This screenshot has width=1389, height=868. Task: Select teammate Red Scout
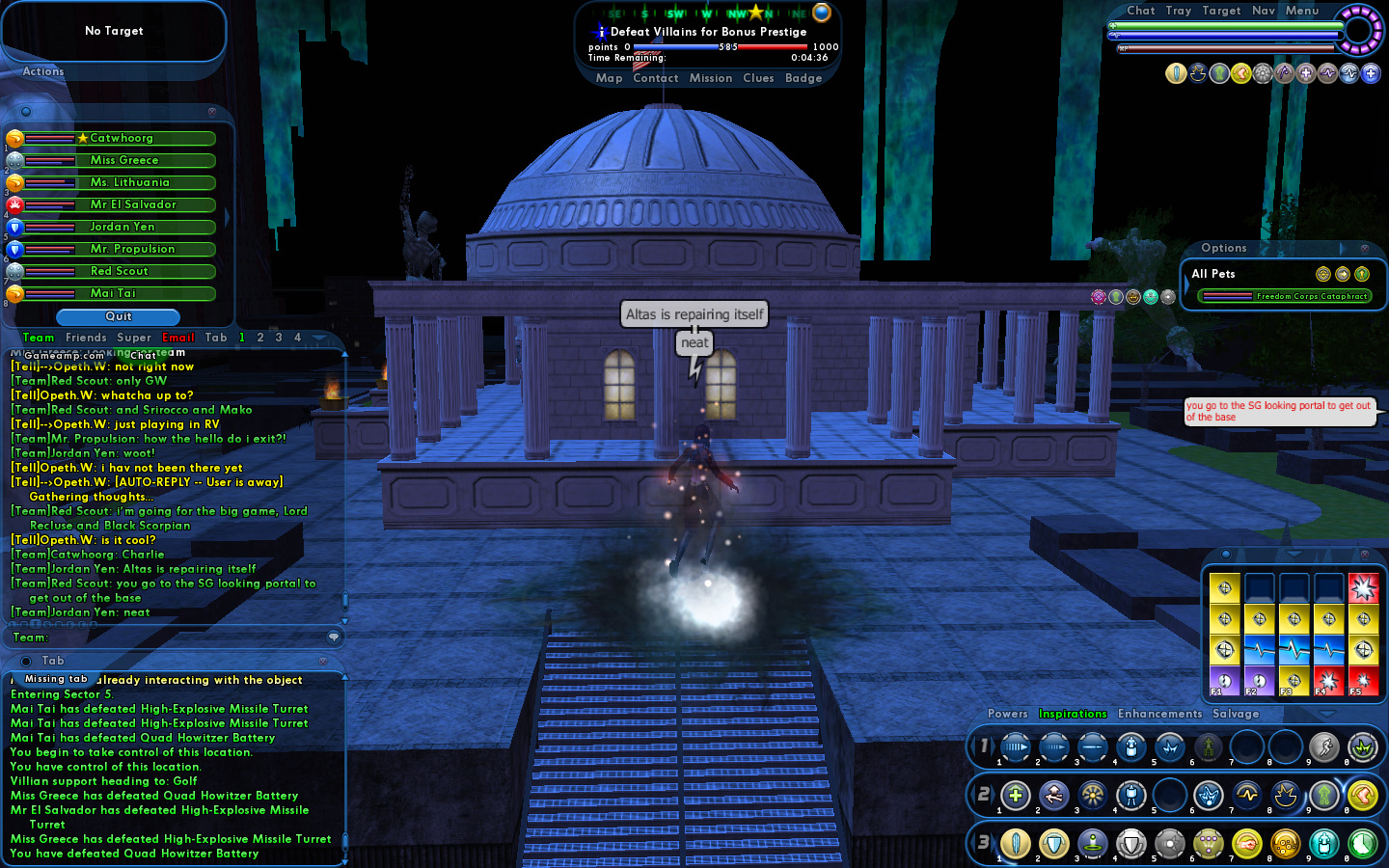pyautogui.click(x=120, y=271)
